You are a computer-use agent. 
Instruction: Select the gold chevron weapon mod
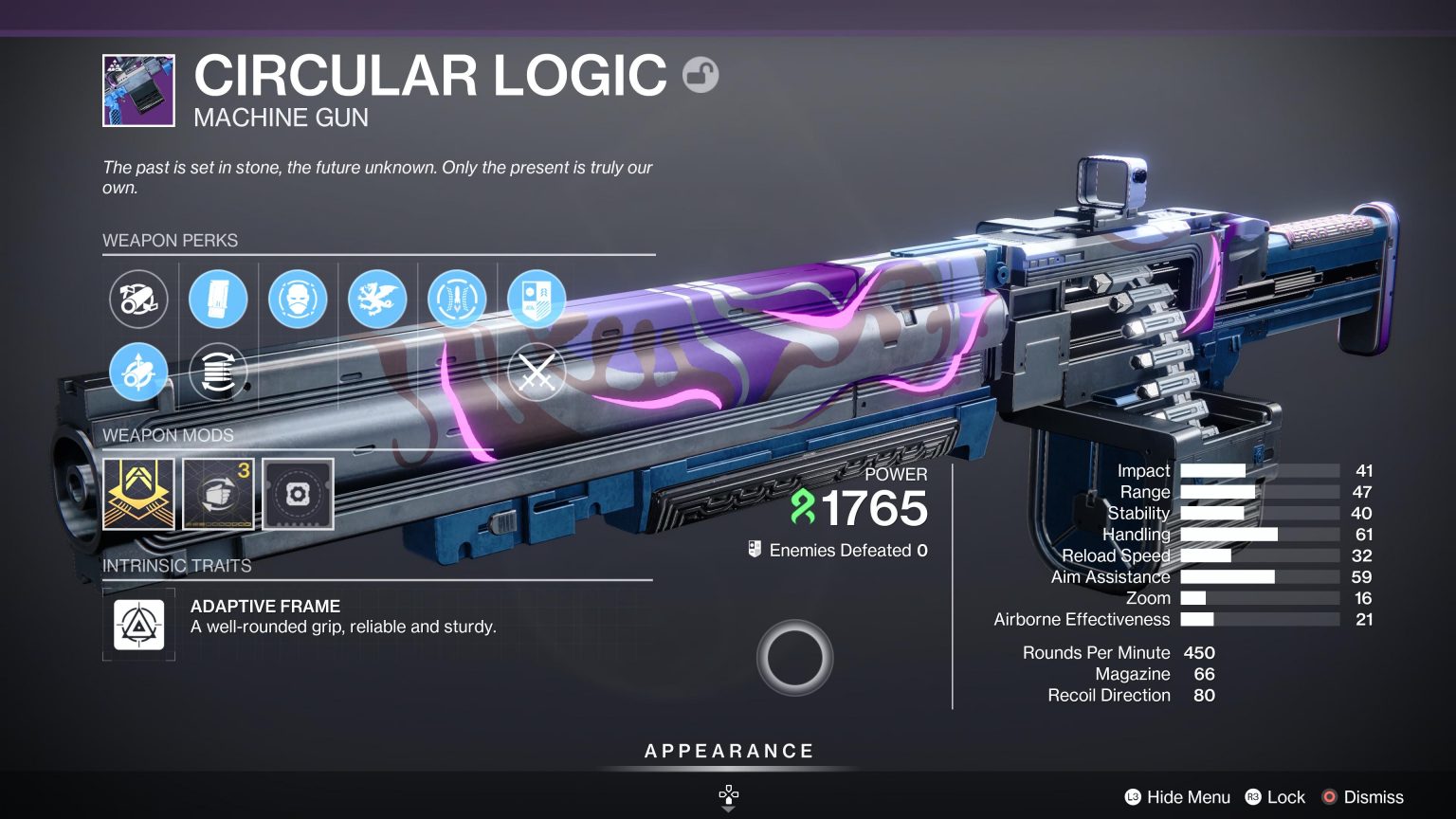coord(138,494)
